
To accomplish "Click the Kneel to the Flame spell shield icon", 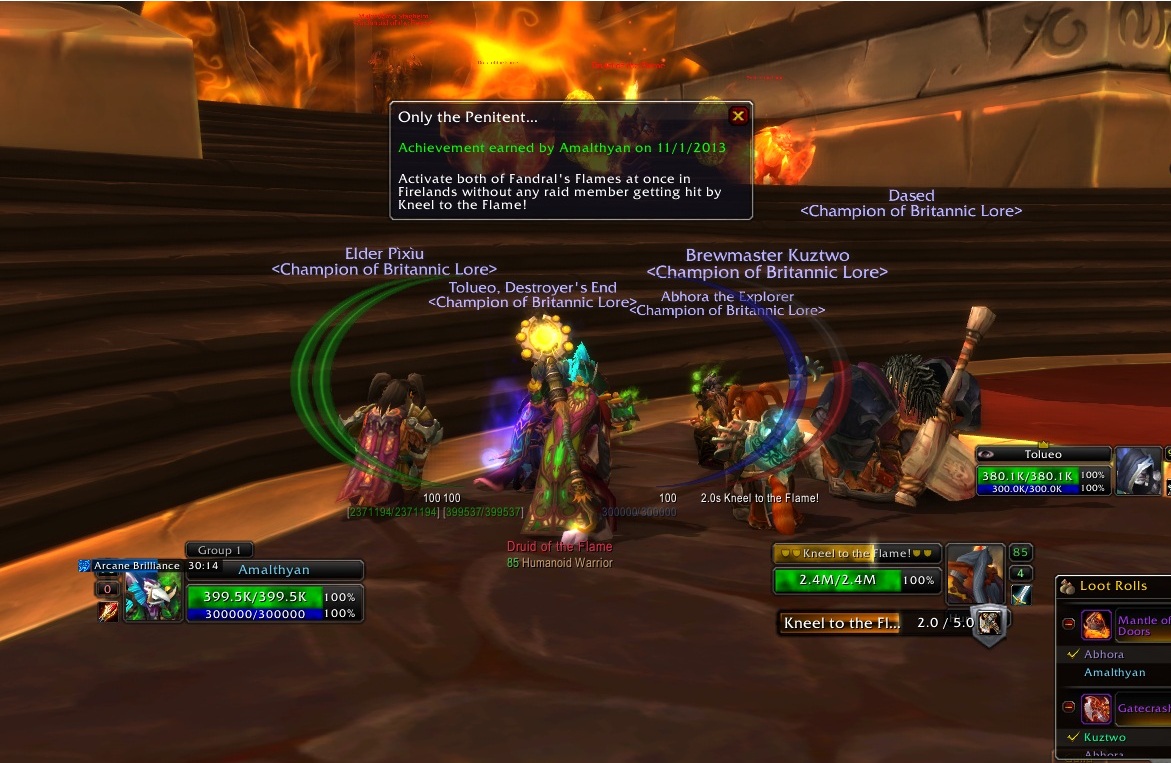I will [989, 623].
